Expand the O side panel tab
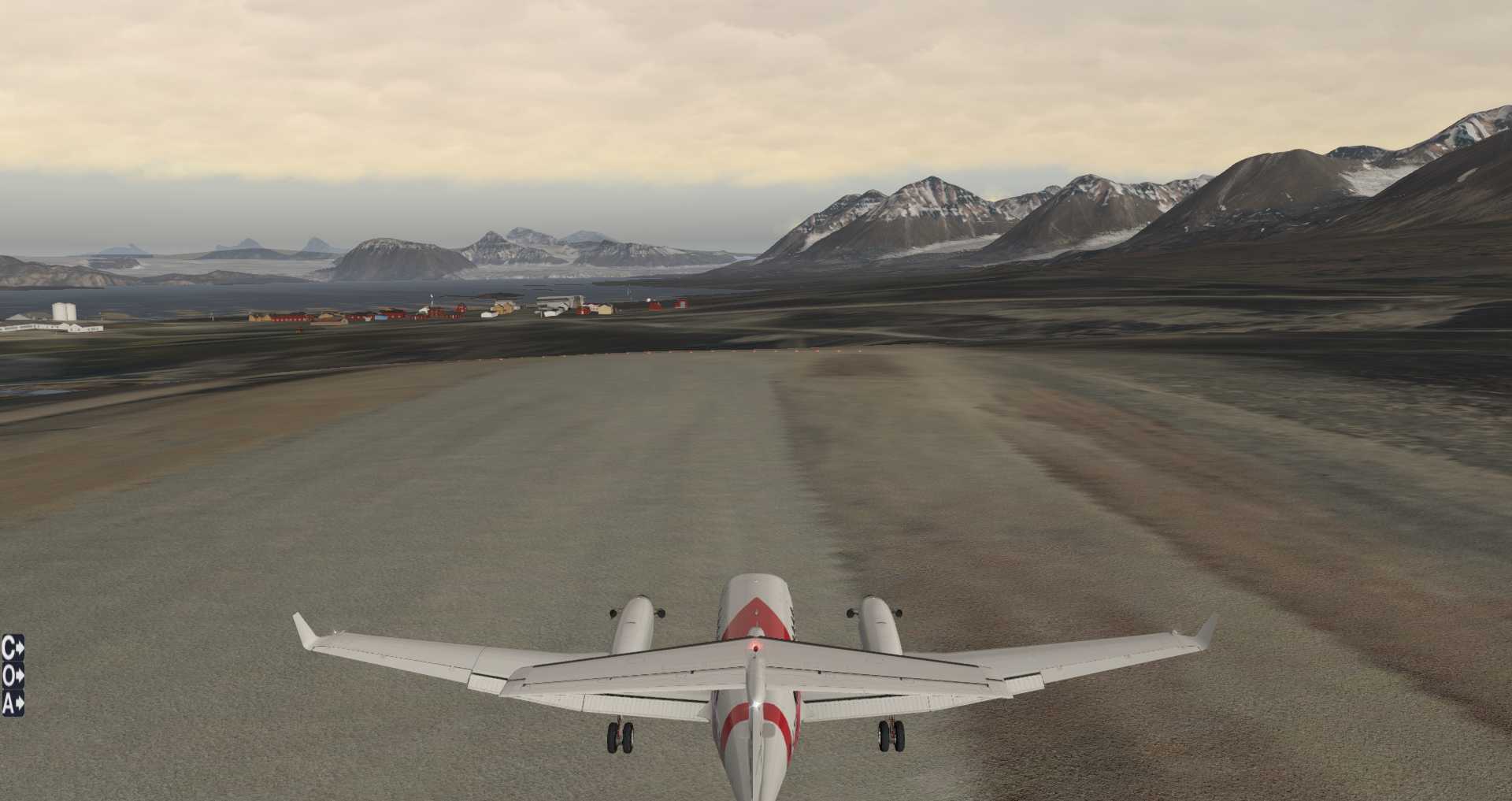 tap(13, 676)
